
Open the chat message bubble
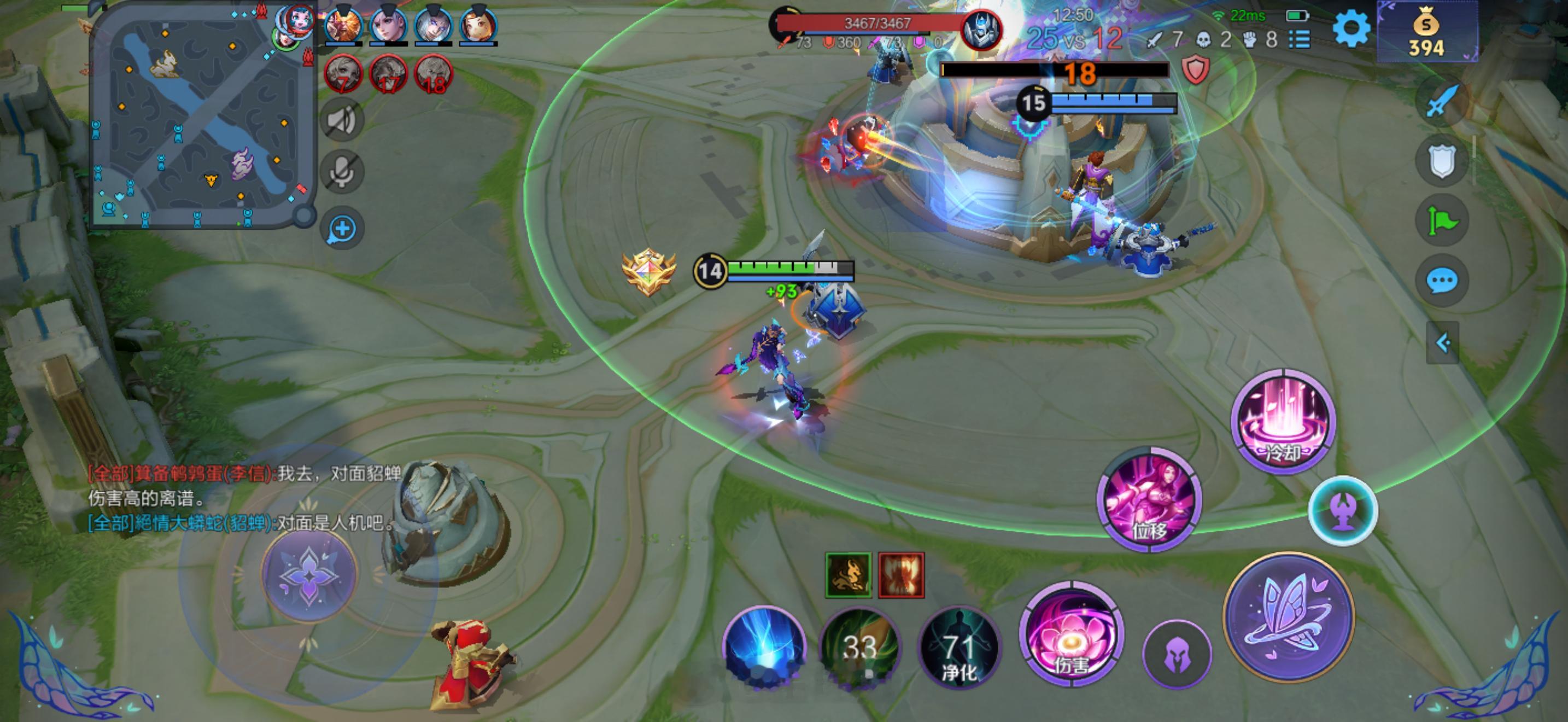[1442, 281]
